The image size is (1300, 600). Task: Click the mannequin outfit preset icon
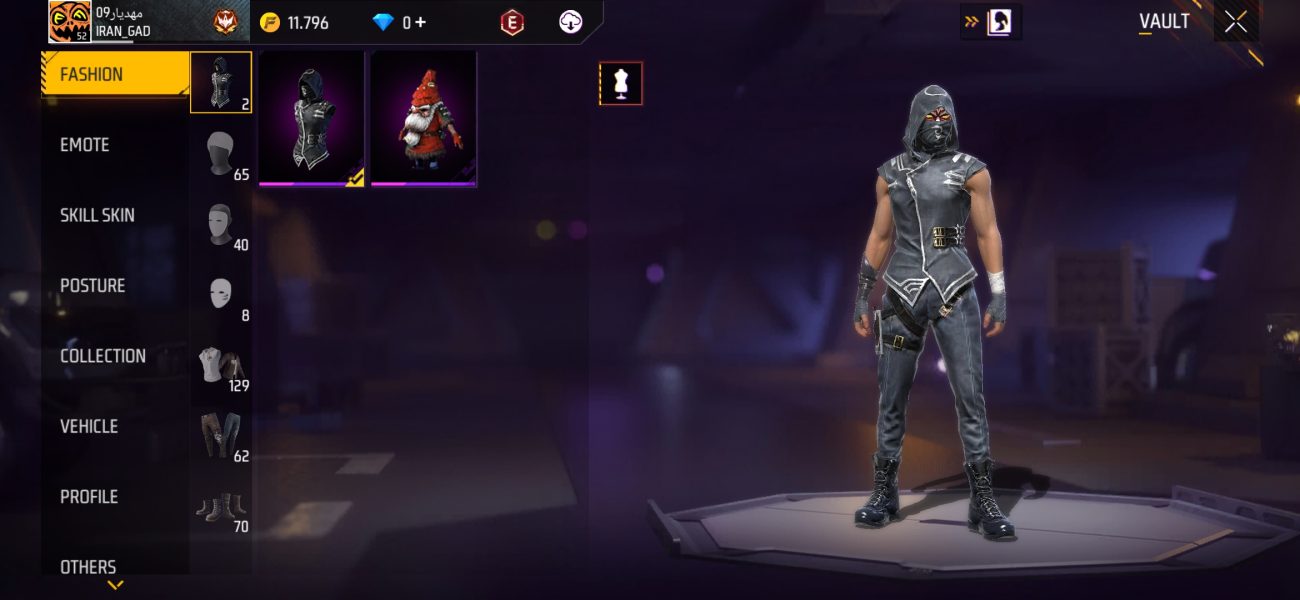[x=621, y=84]
